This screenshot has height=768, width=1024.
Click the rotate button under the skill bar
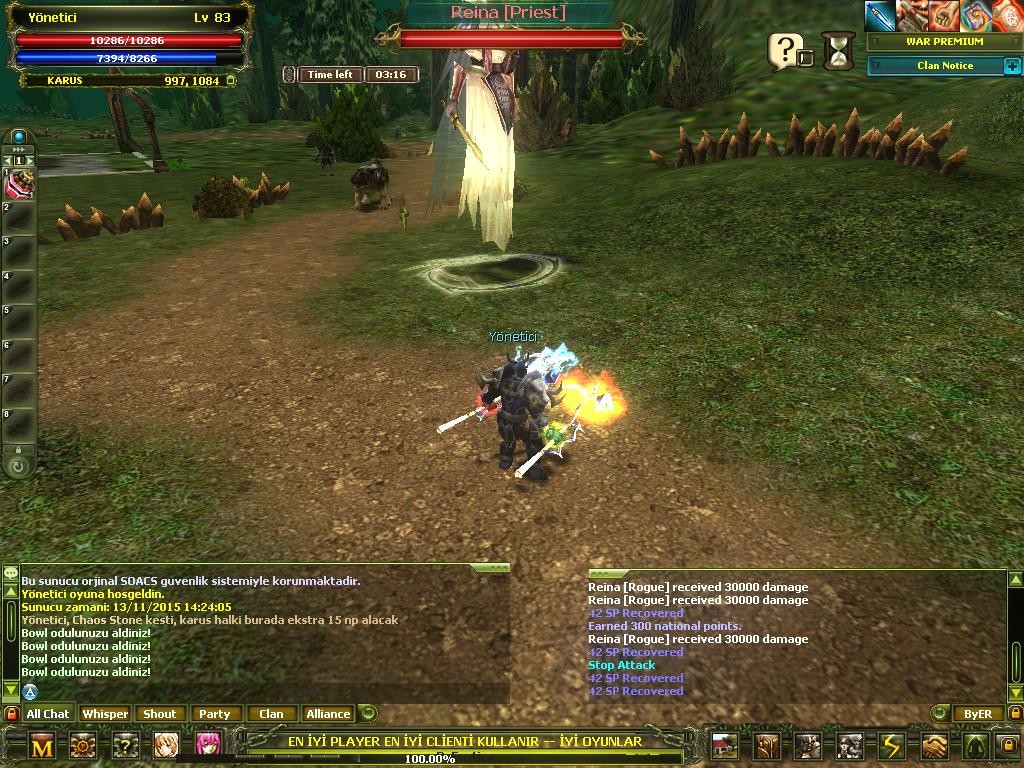point(18,466)
